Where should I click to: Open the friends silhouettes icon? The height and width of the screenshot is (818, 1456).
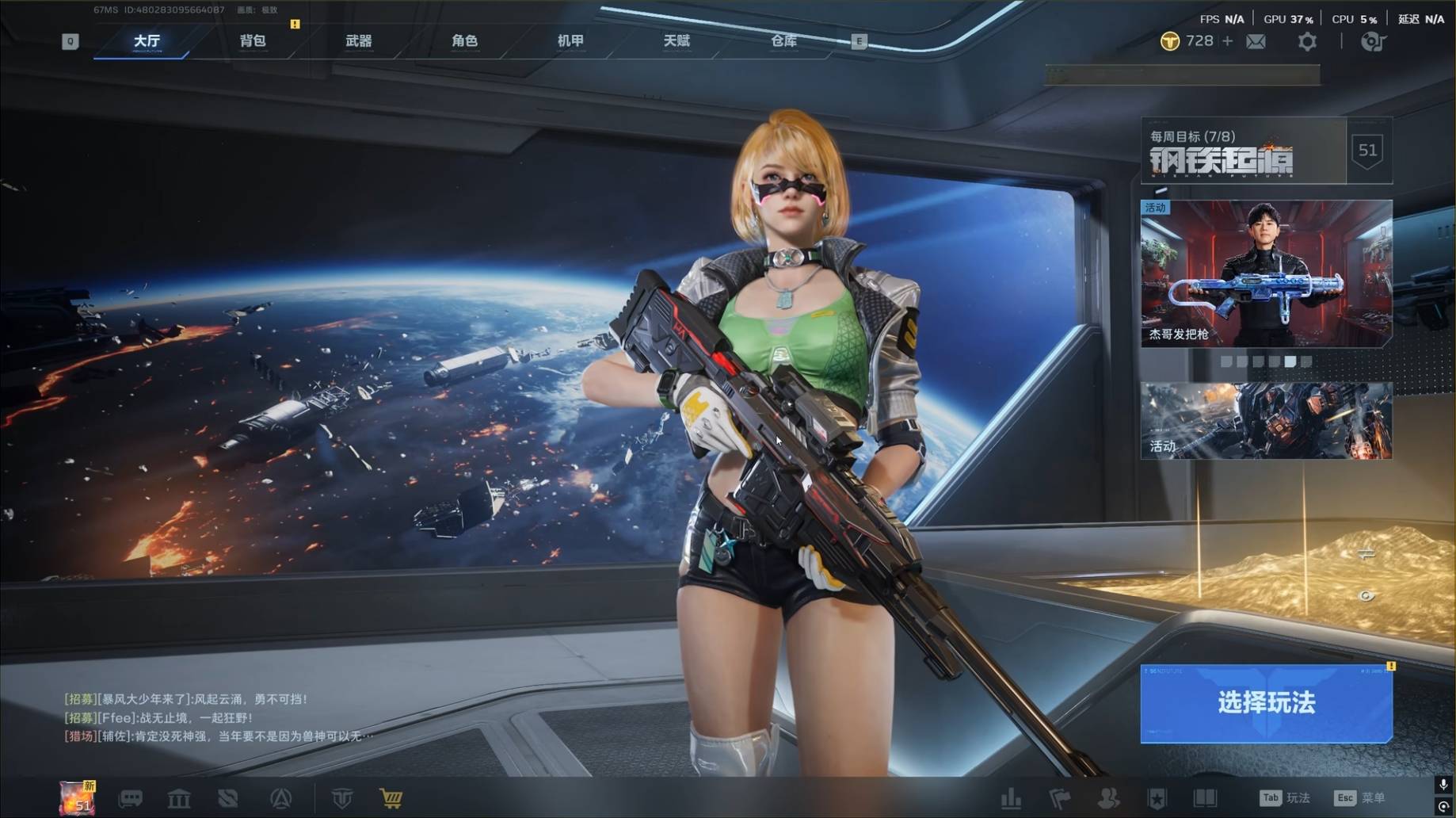click(x=1108, y=798)
